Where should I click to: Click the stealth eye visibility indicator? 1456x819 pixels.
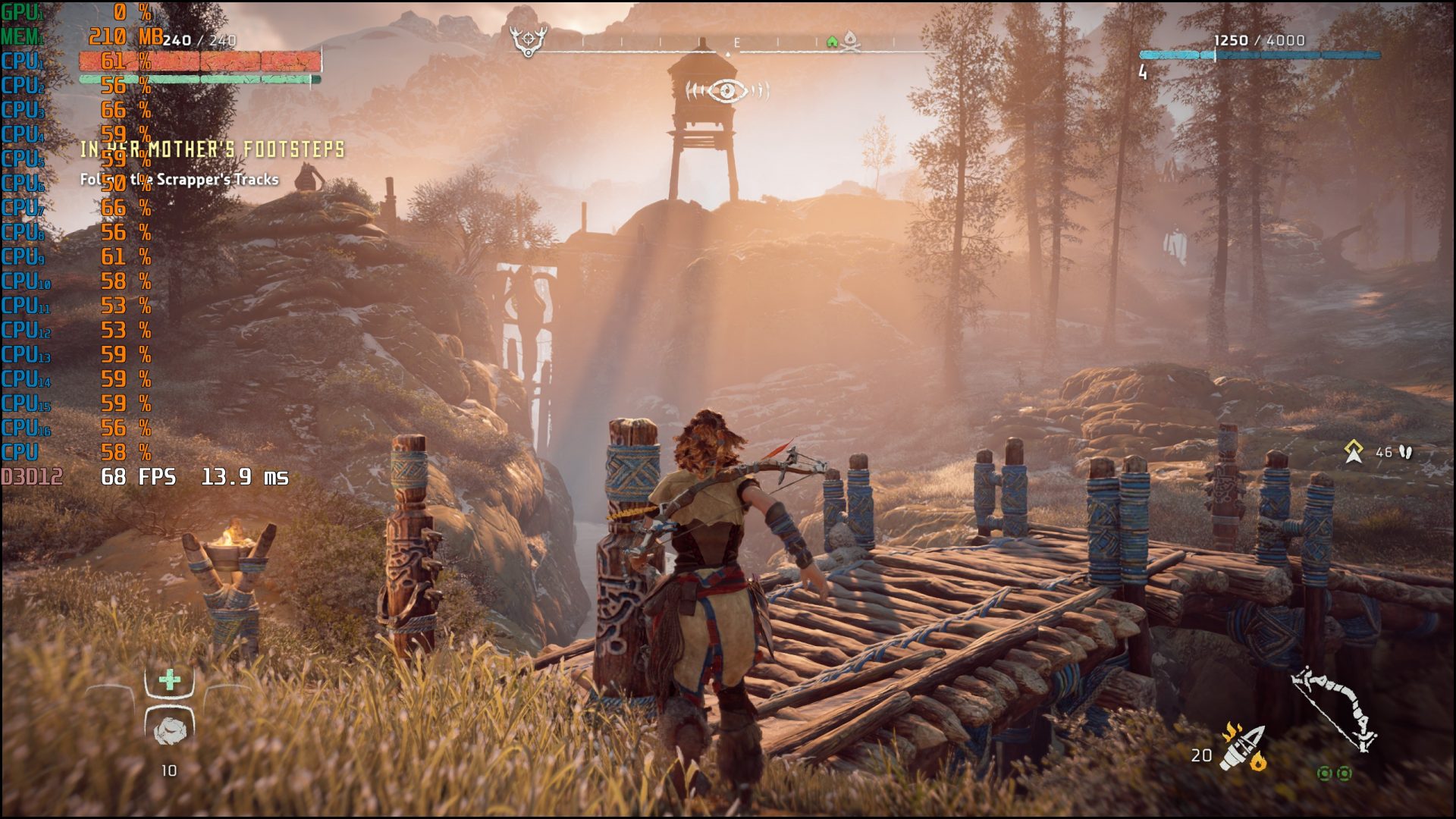click(727, 91)
